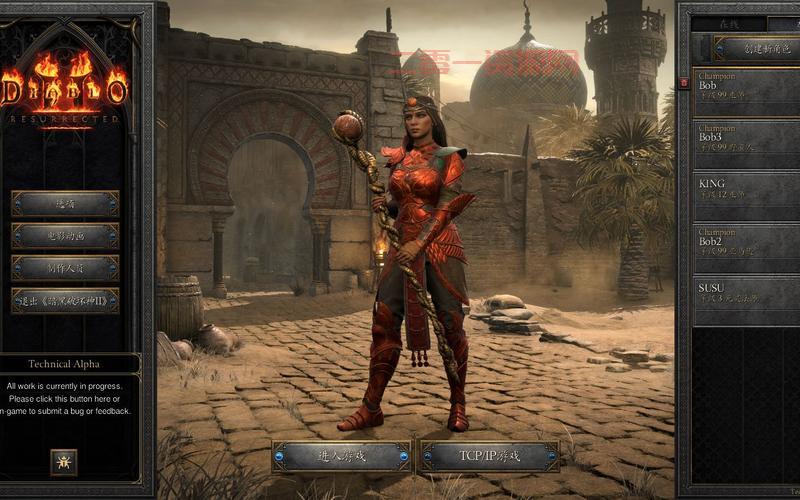The image size is (800, 500).
Task: Open the 选项 (Options) menu
Action: pyautogui.click(x=65, y=204)
